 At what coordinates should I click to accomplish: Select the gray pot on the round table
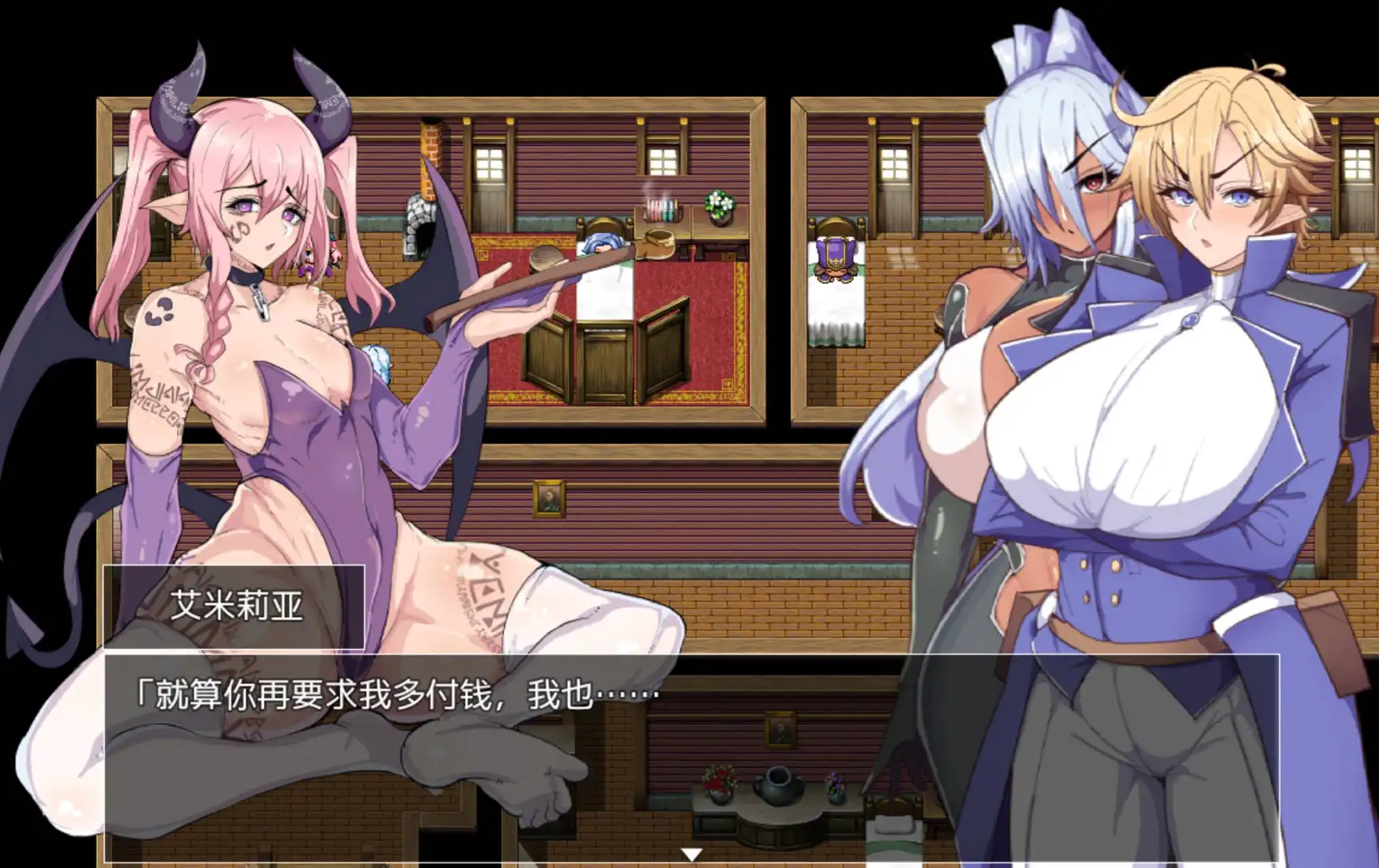[778, 786]
